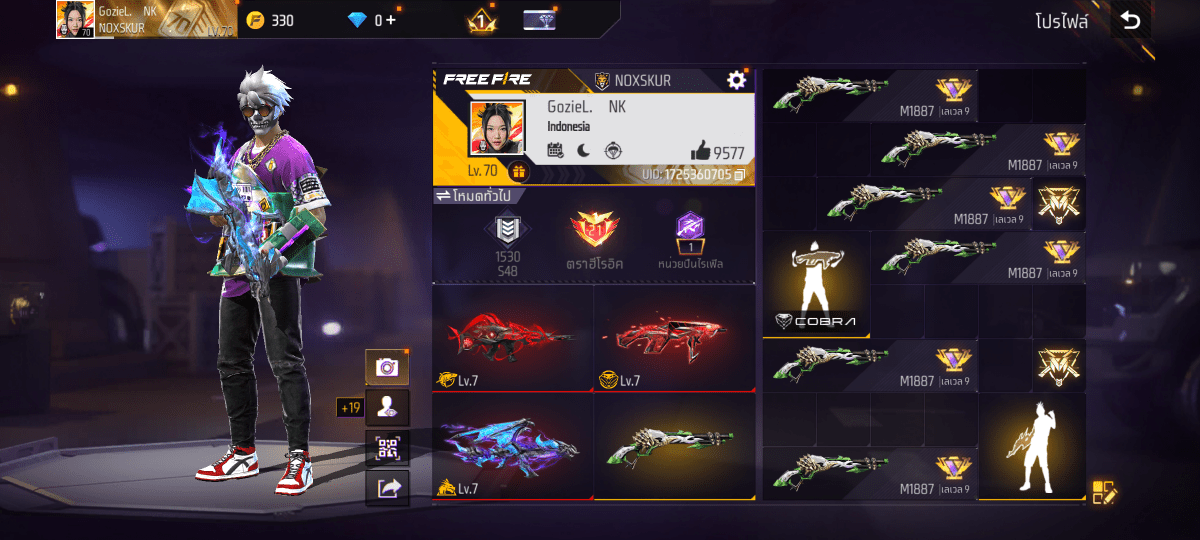Add diamonds with the plus button
Screen dimensions: 1200x540
(x=390, y=20)
